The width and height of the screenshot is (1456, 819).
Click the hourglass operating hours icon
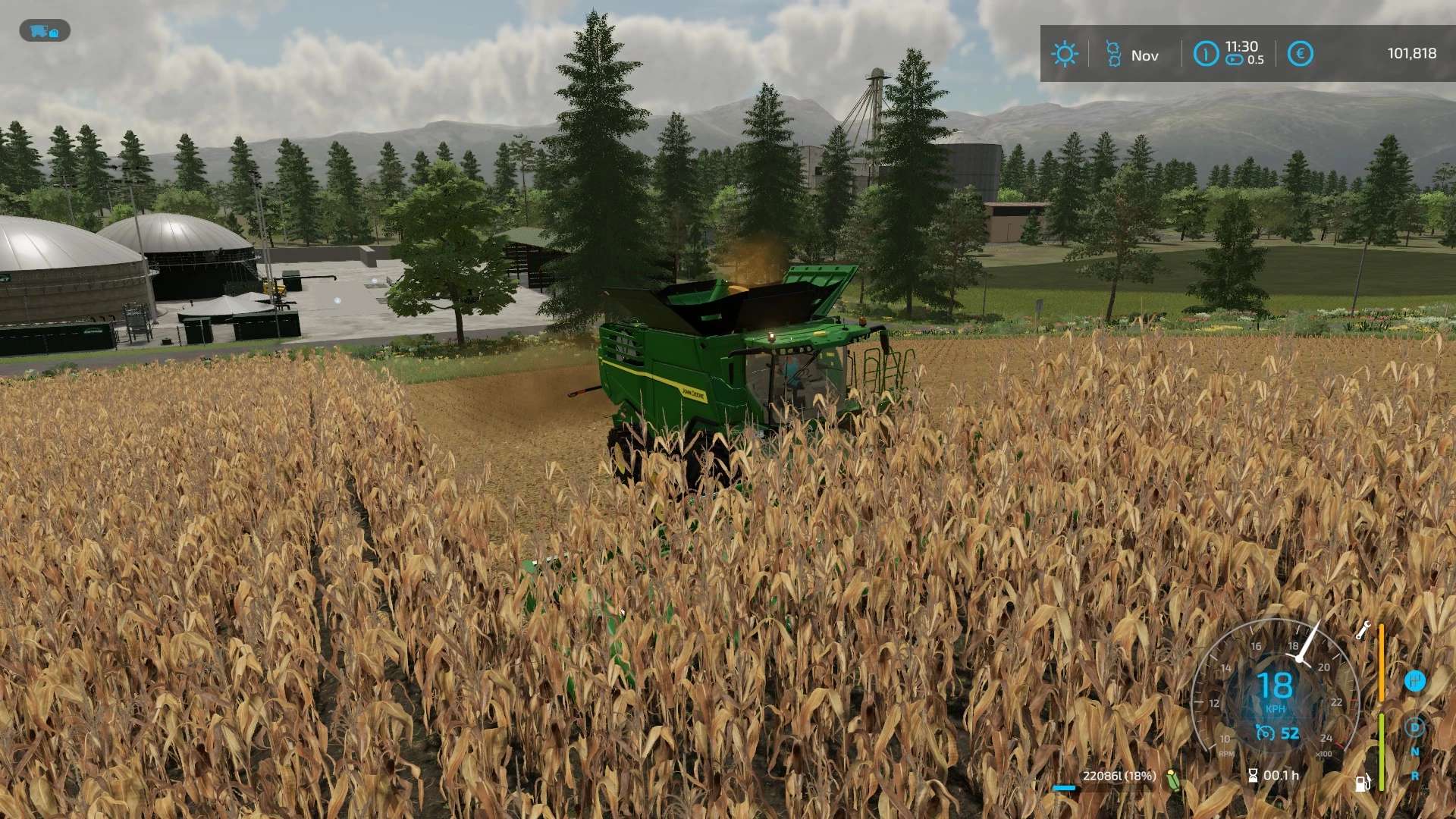pos(1253,775)
